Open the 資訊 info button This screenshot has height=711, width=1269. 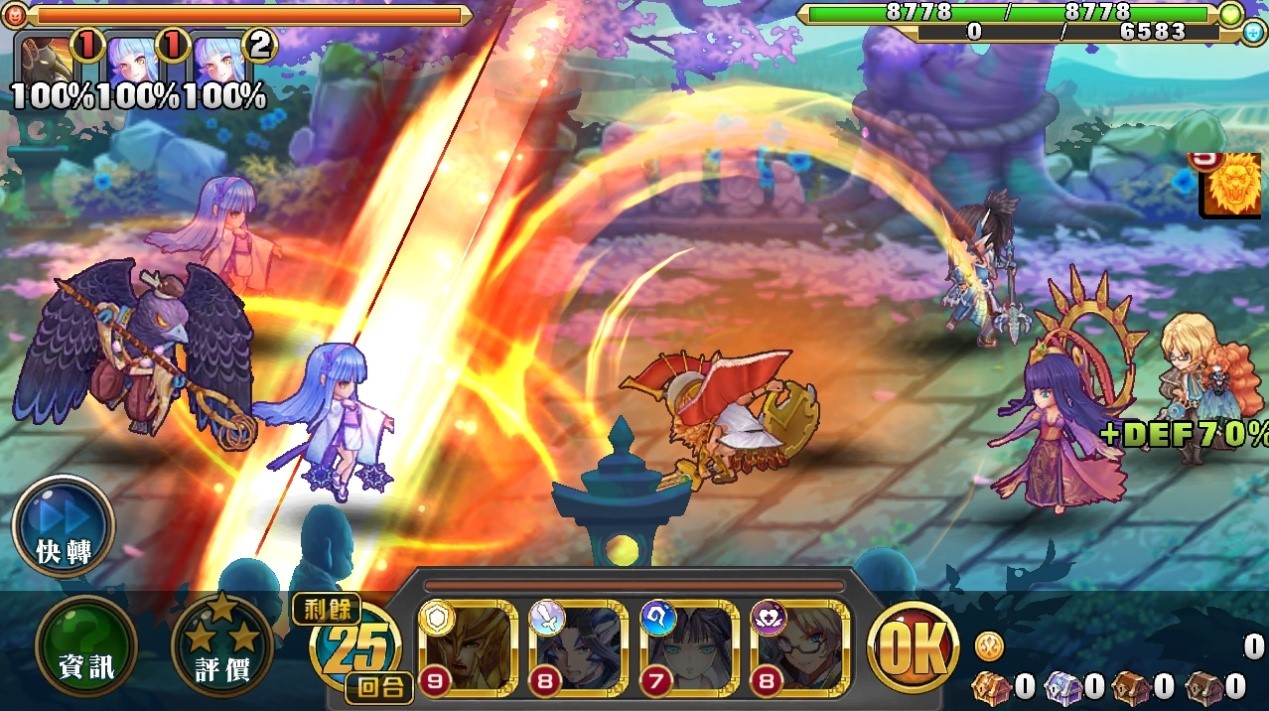[85, 647]
